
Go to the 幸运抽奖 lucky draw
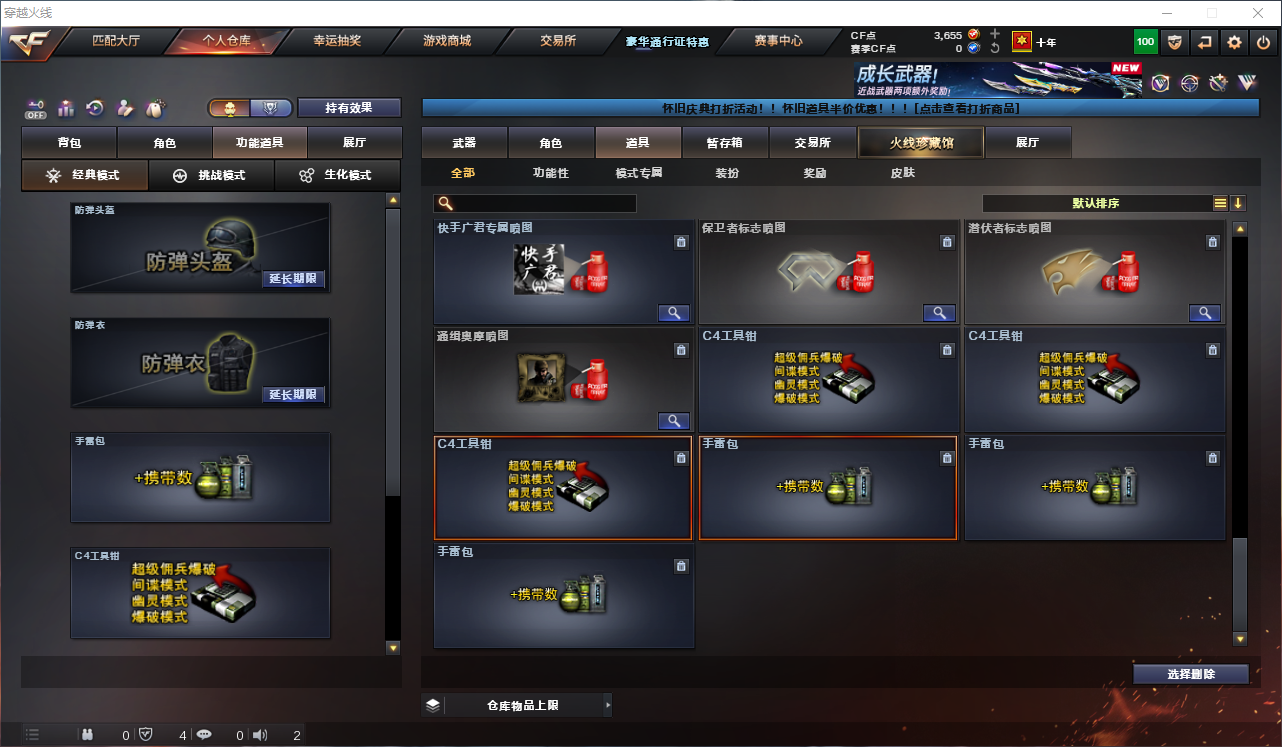click(x=337, y=41)
